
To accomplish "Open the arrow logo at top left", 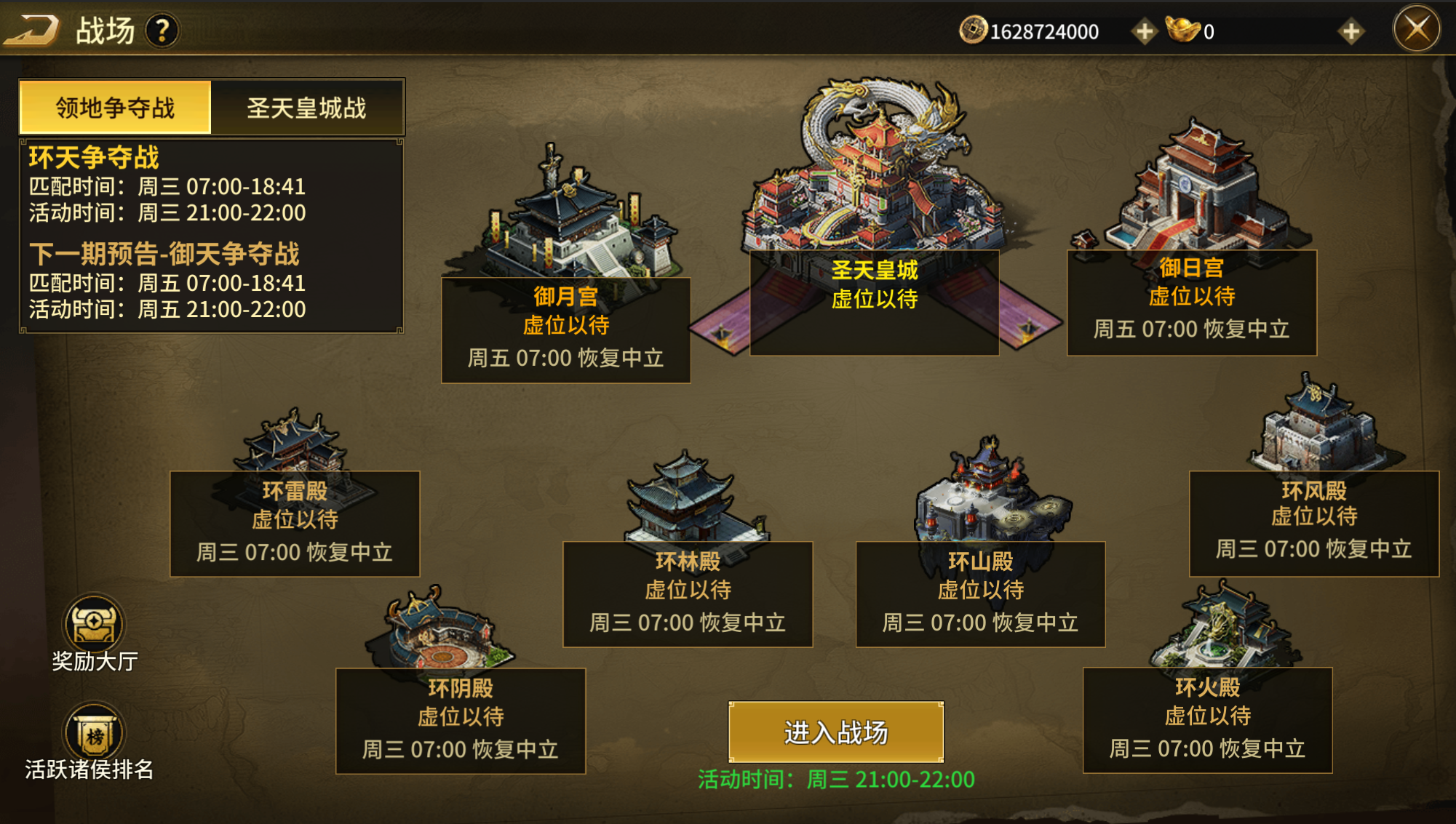I will click(x=33, y=30).
